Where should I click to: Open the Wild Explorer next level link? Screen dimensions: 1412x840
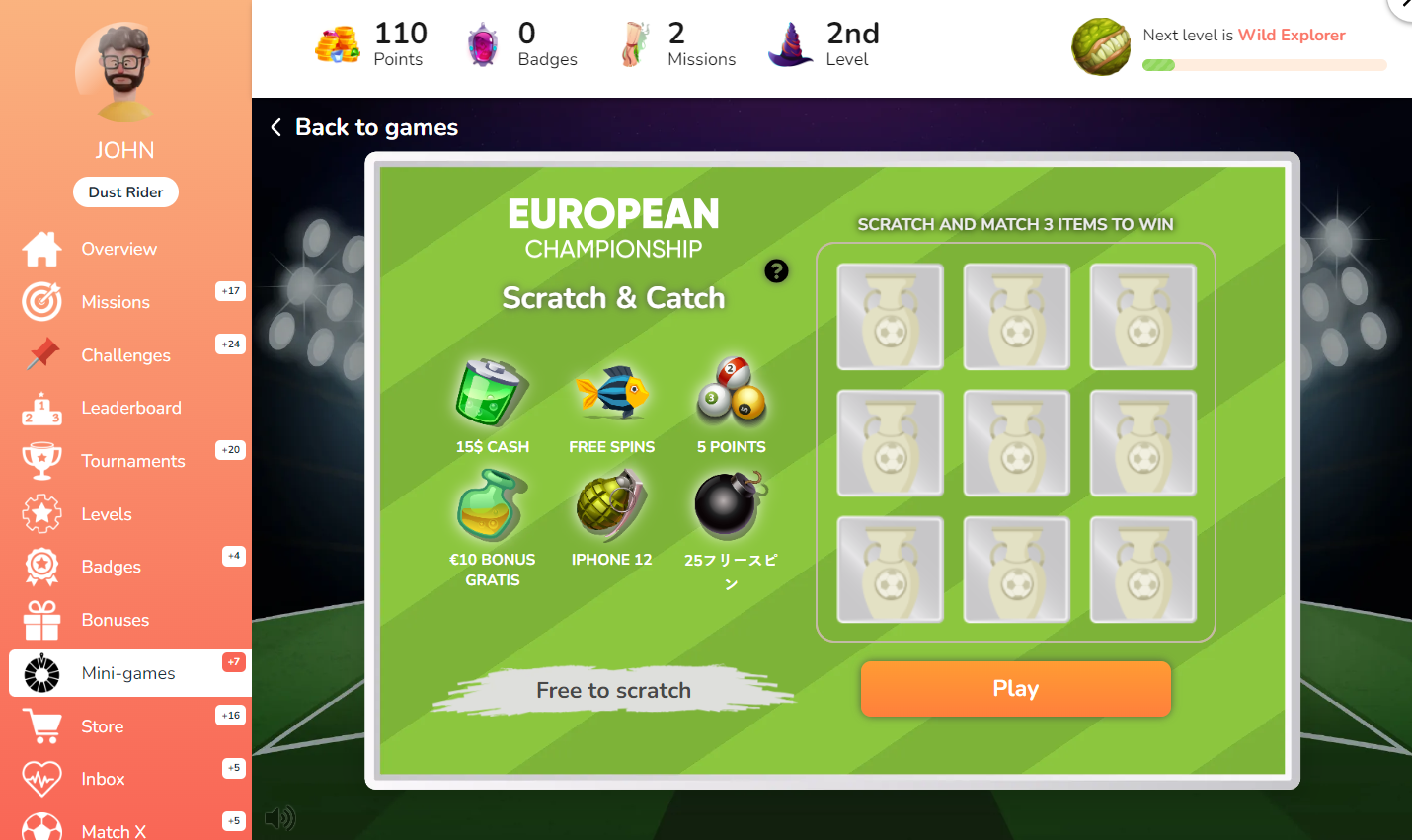click(1292, 35)
